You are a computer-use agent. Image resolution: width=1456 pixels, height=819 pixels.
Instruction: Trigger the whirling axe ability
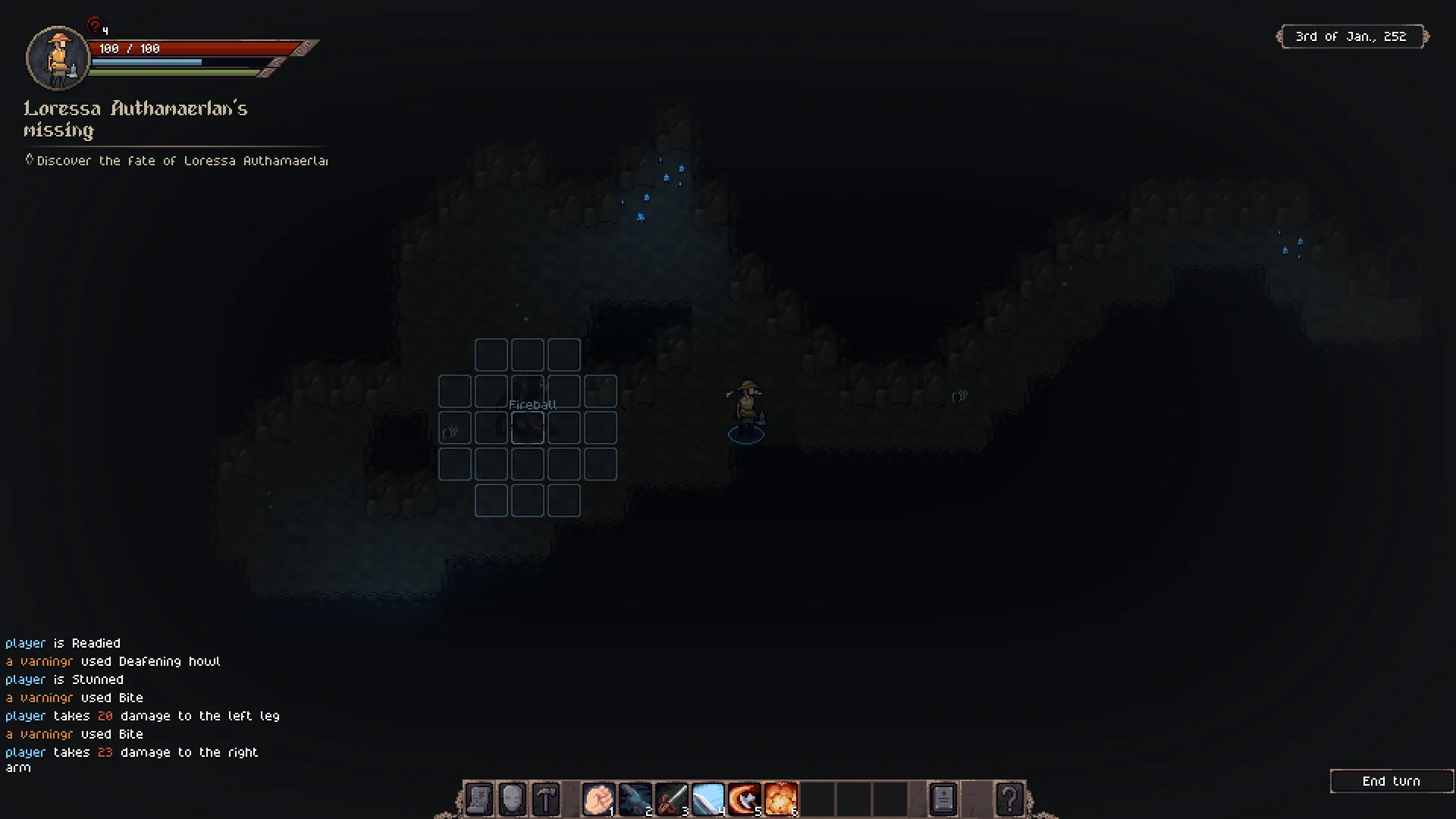tap(744, 799)
